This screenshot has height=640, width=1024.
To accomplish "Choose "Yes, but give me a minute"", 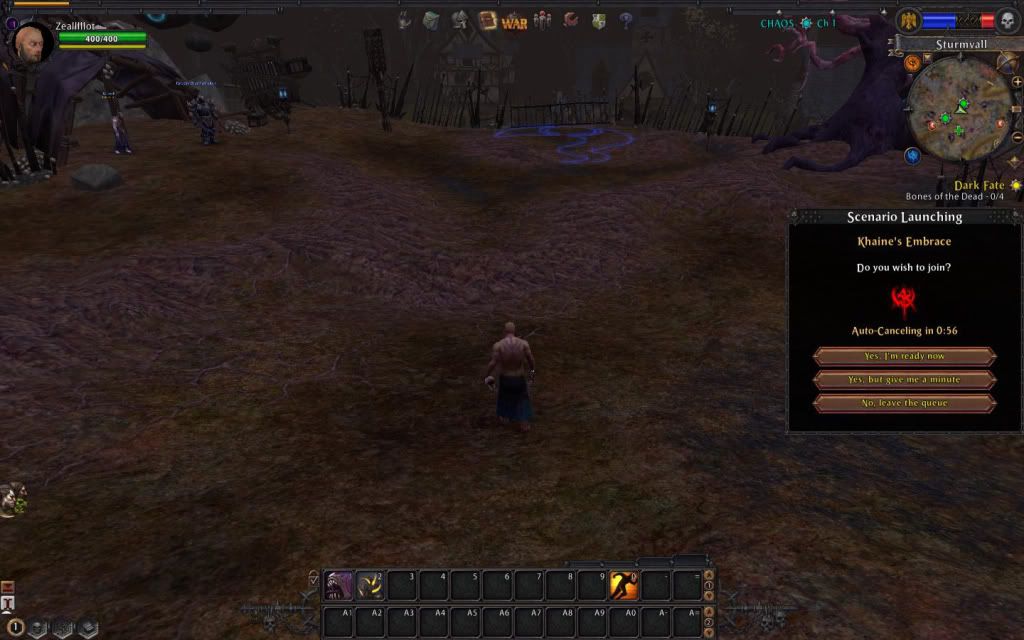I will 904,380.
